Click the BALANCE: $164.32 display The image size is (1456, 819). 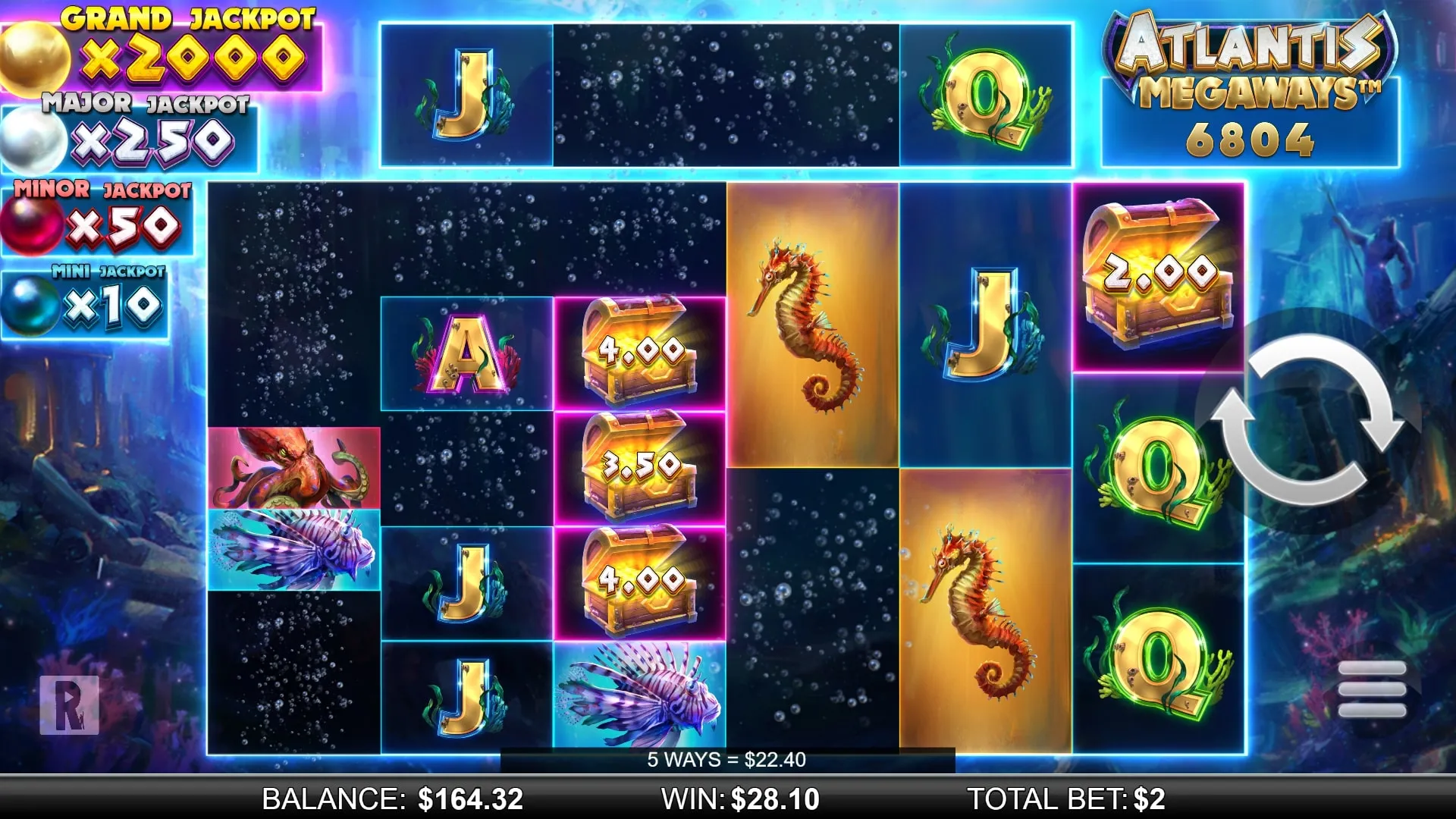tap(390, 799)
